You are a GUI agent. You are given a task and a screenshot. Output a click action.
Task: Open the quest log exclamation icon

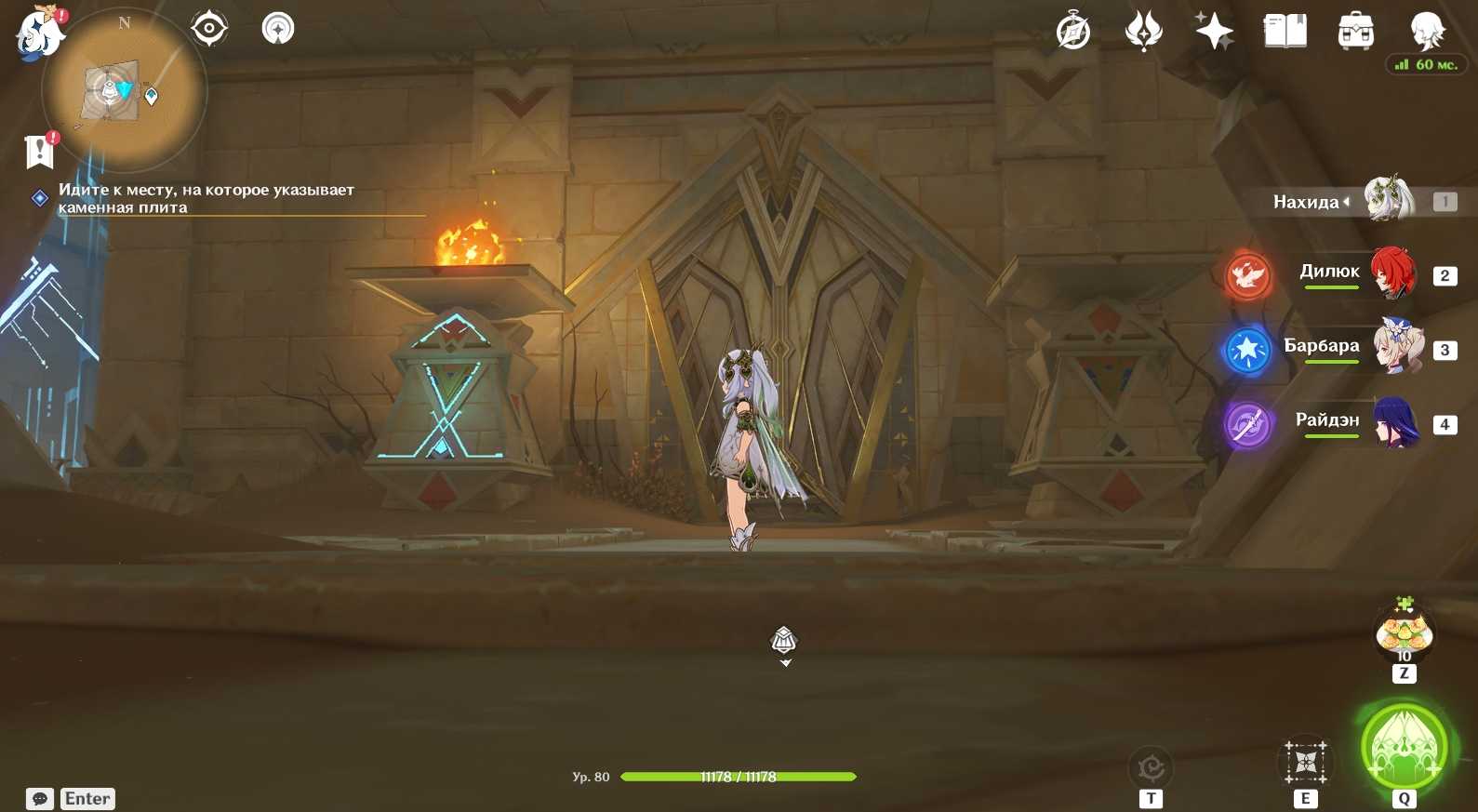coord(40,151)
